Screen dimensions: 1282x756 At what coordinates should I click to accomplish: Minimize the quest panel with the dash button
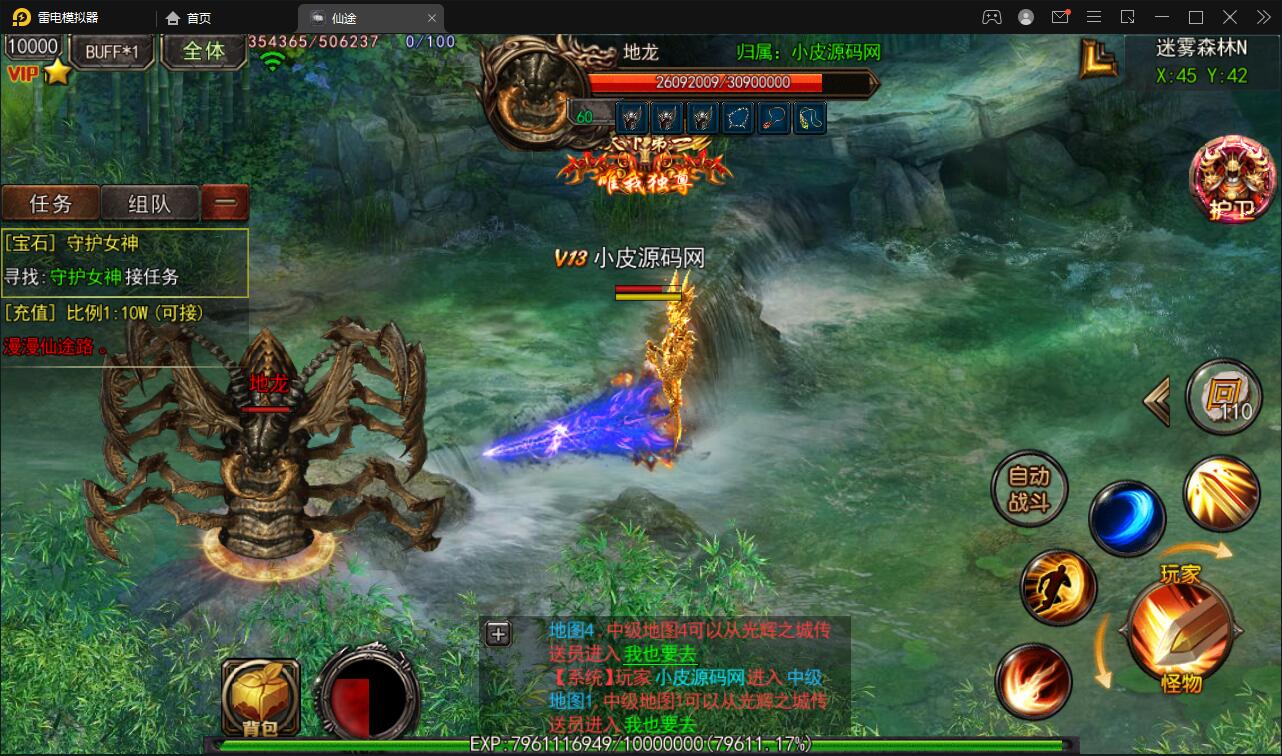pyautogui.click(x=225, y=201)
